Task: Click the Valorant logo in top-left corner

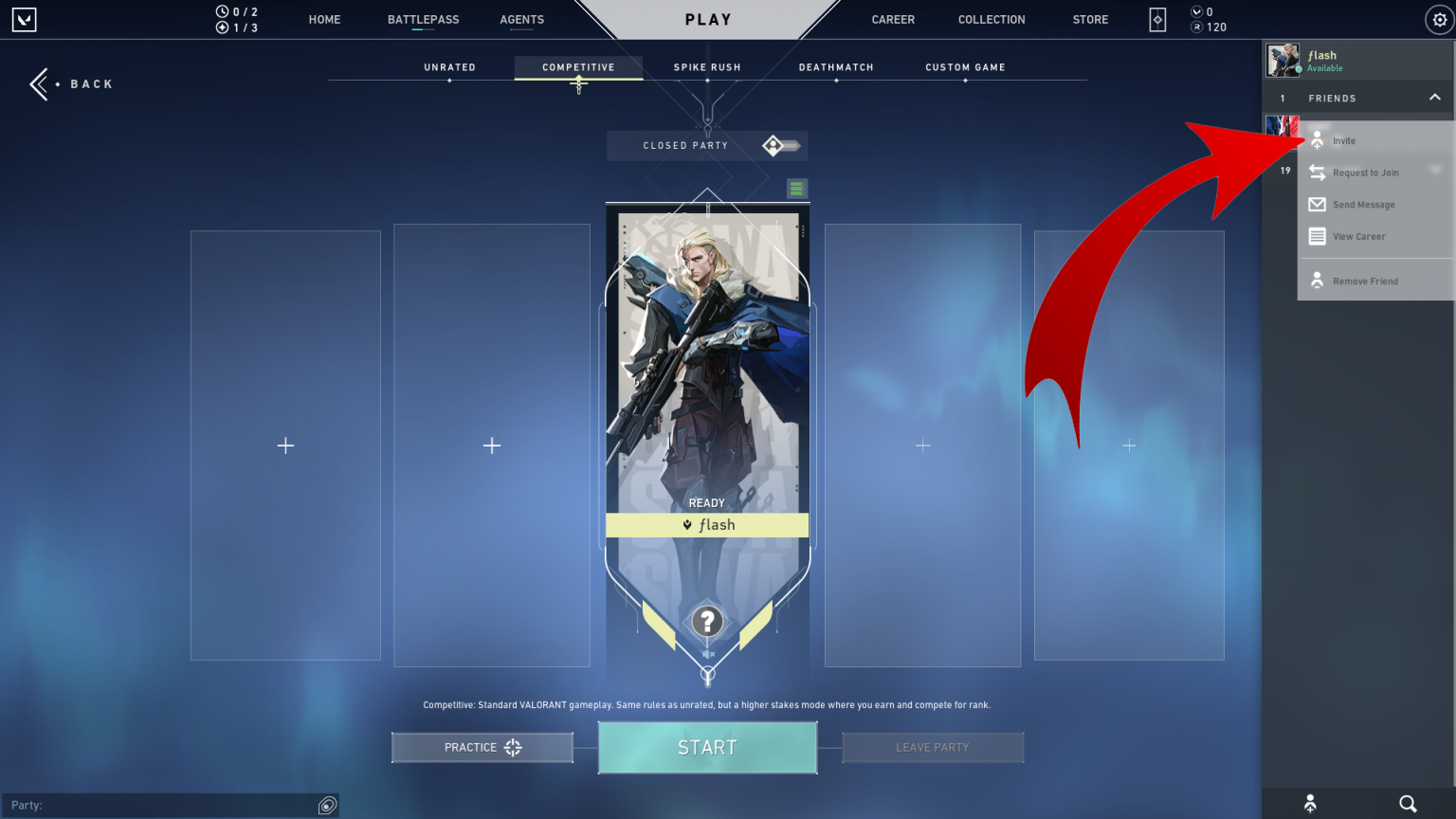Action: 24,19
